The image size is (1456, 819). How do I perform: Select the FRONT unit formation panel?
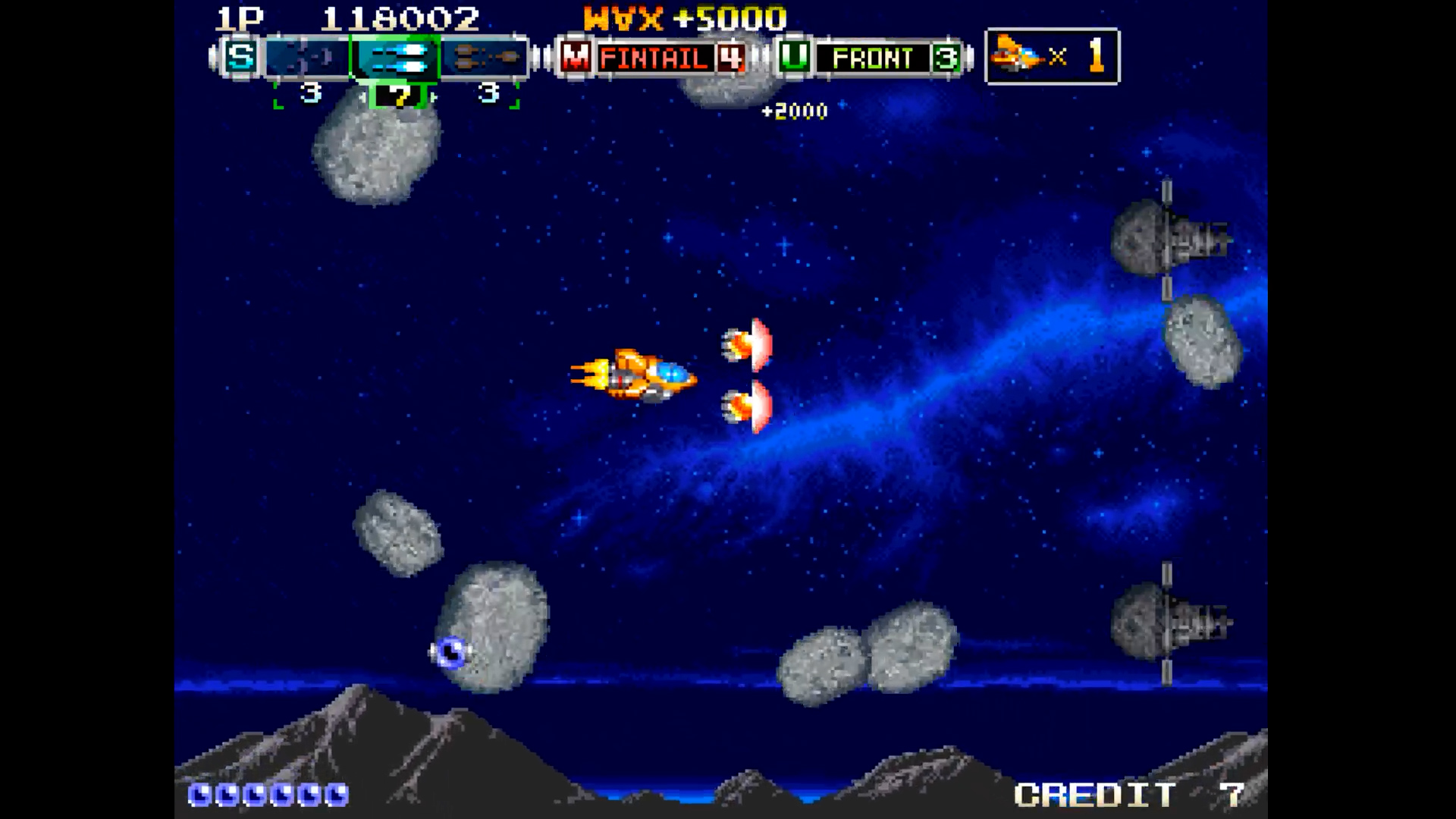pos(872,58)
